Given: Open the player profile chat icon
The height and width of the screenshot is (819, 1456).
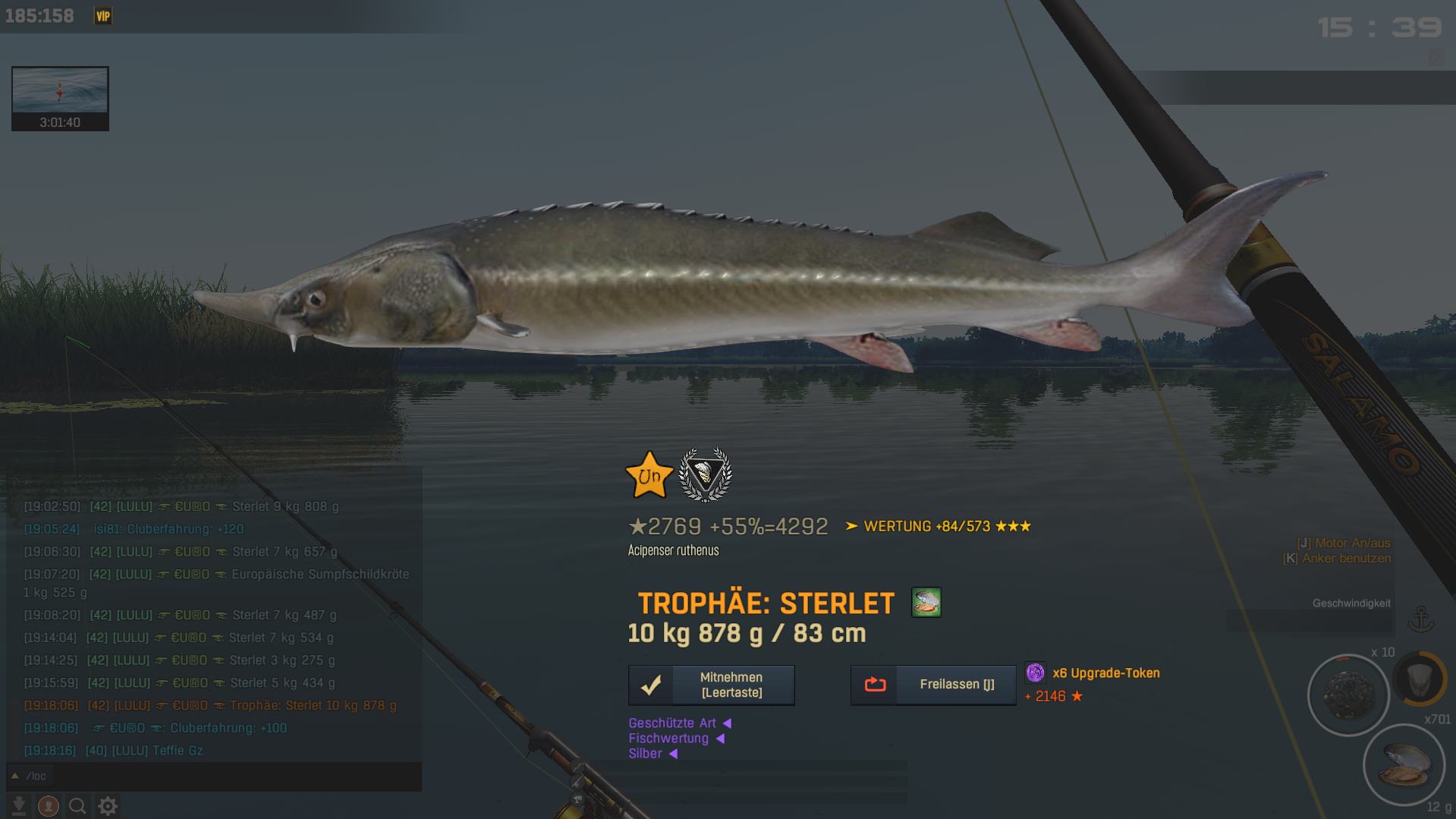Looking at the screenshot, I should 49,805.
